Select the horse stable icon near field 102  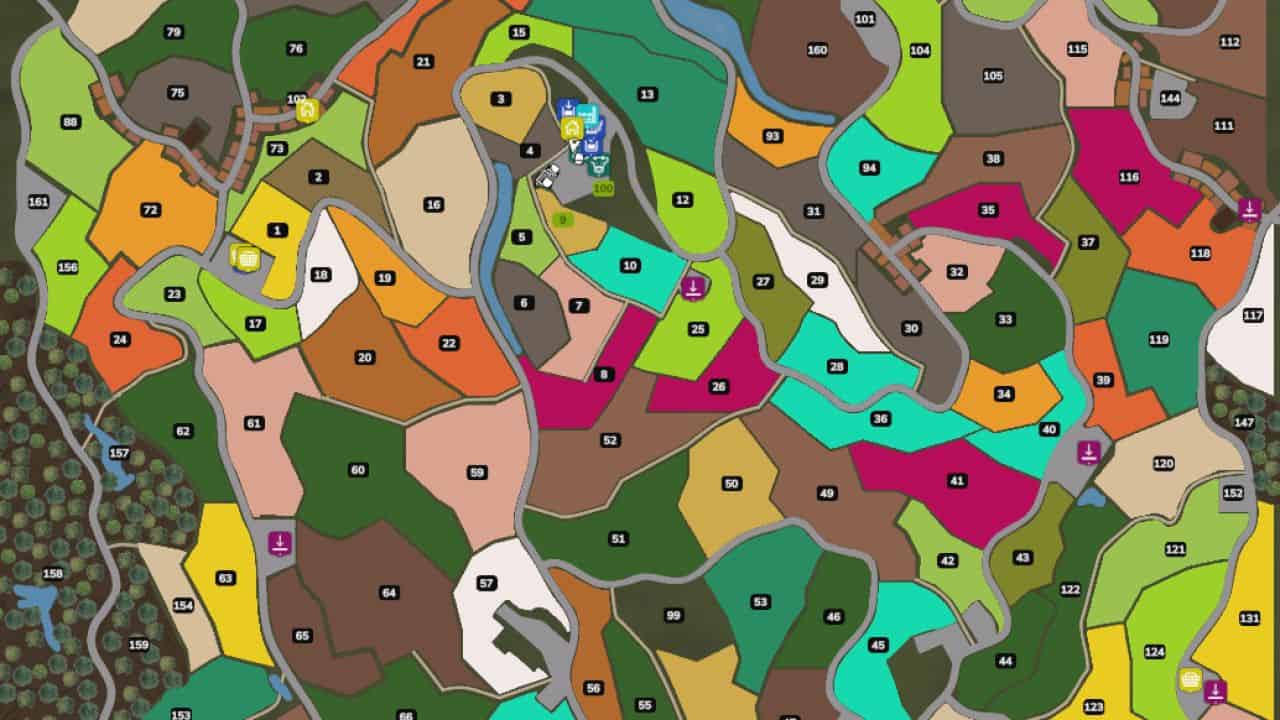(307, 112)
